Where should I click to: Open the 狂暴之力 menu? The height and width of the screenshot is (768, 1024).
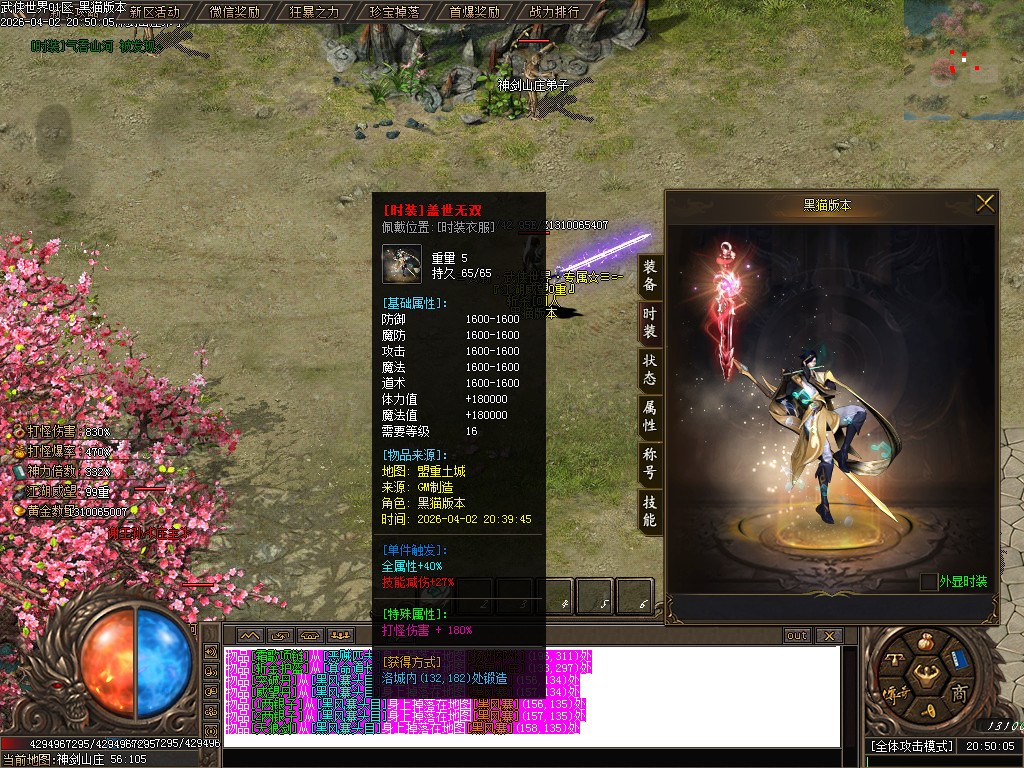pyautogui.click(x=314, y=12)
